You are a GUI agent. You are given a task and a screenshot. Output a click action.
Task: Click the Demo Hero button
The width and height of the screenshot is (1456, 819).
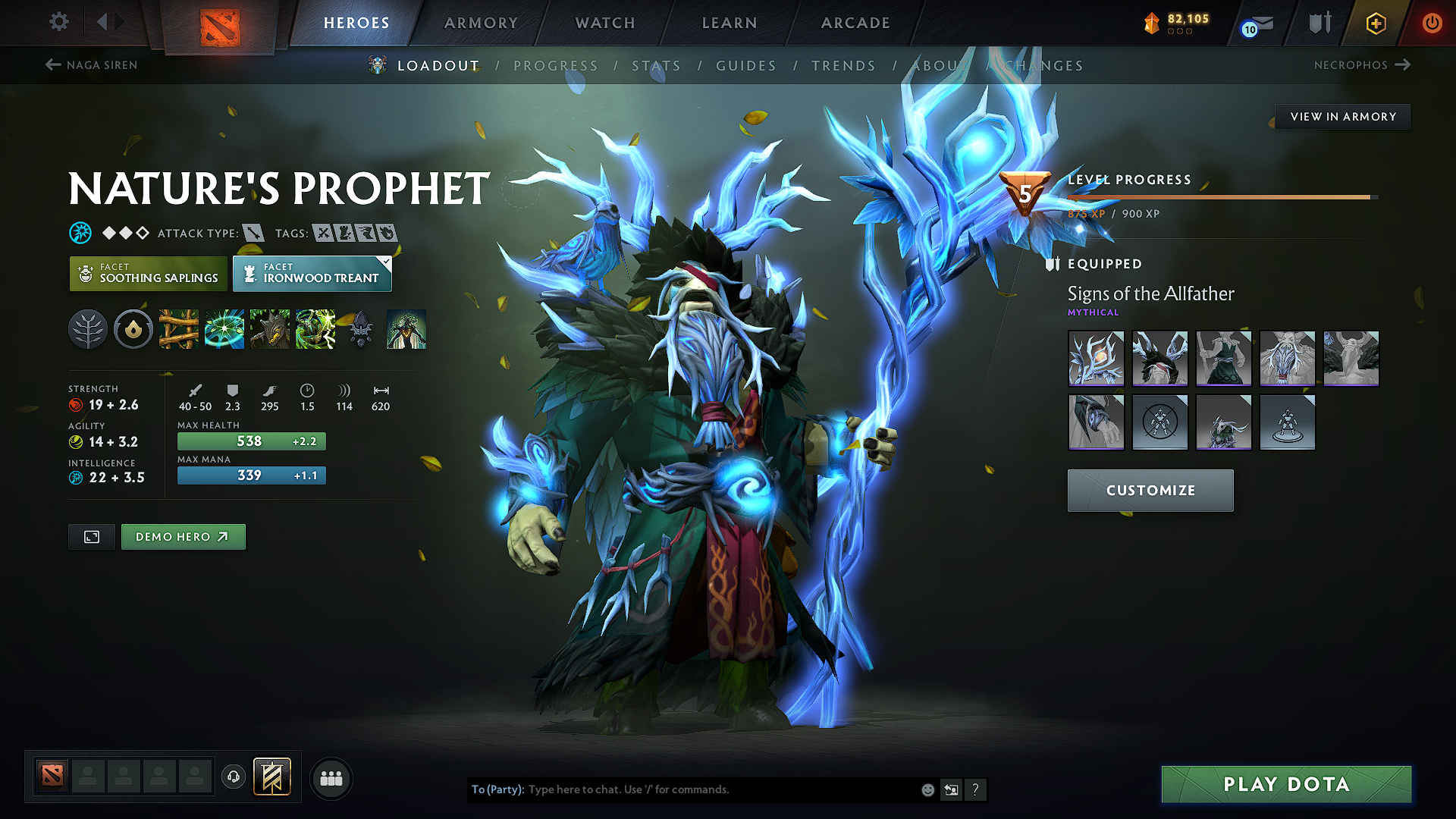(x=183, y=537)
